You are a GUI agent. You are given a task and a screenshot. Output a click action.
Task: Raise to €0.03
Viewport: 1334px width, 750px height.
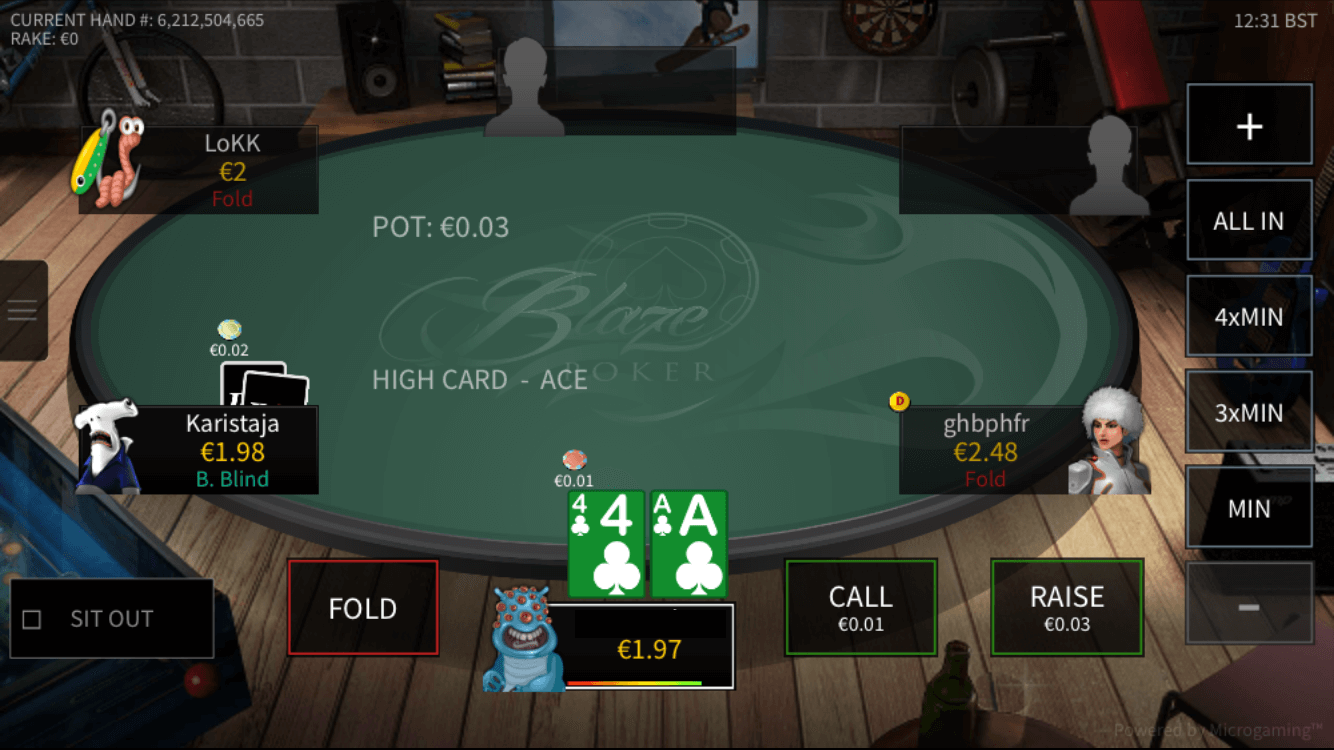point(1066,608)
